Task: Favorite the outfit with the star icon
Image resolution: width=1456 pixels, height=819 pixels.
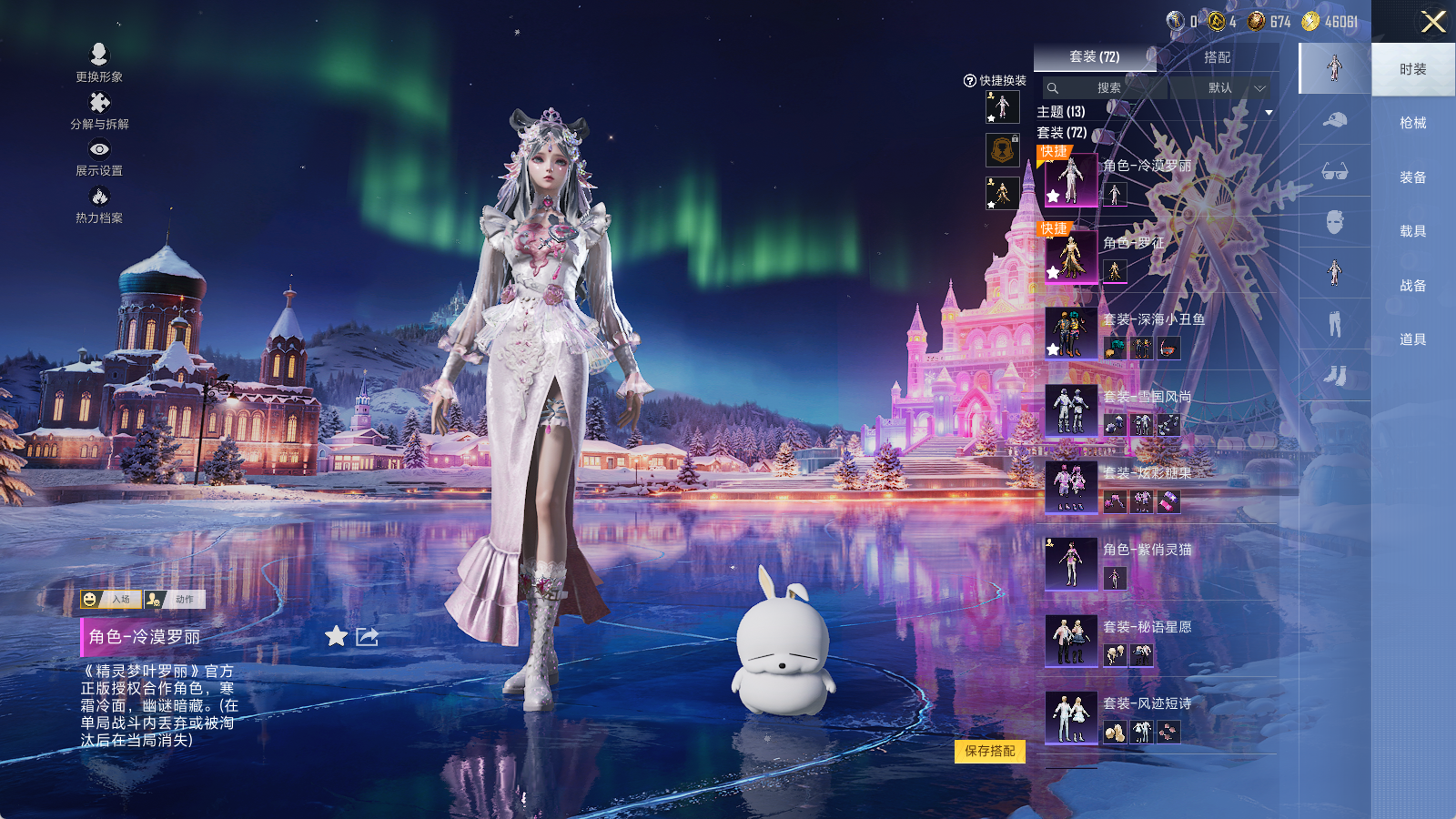Action: [337, 636]
